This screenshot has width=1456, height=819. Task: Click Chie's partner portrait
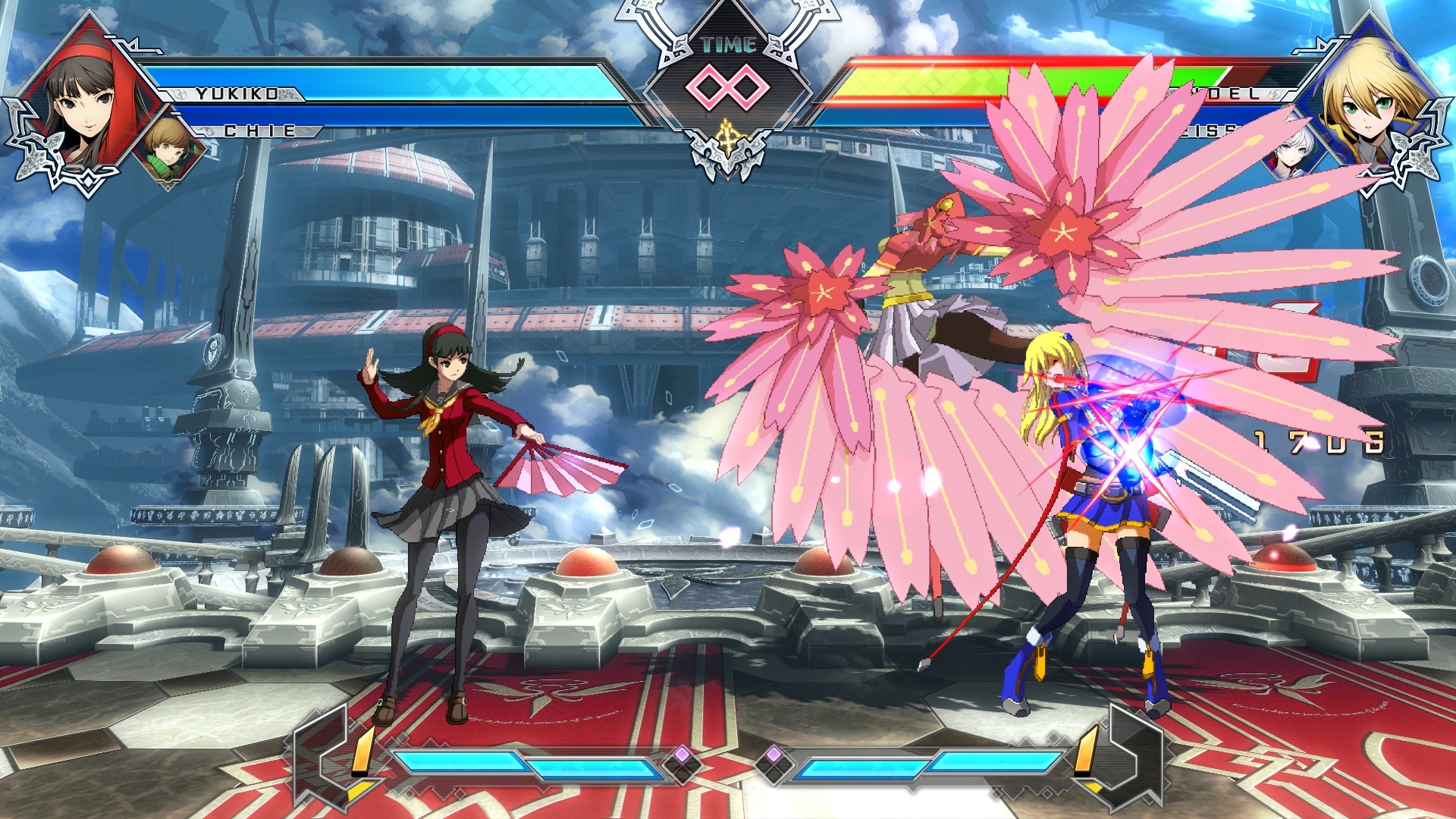point(167,149)
